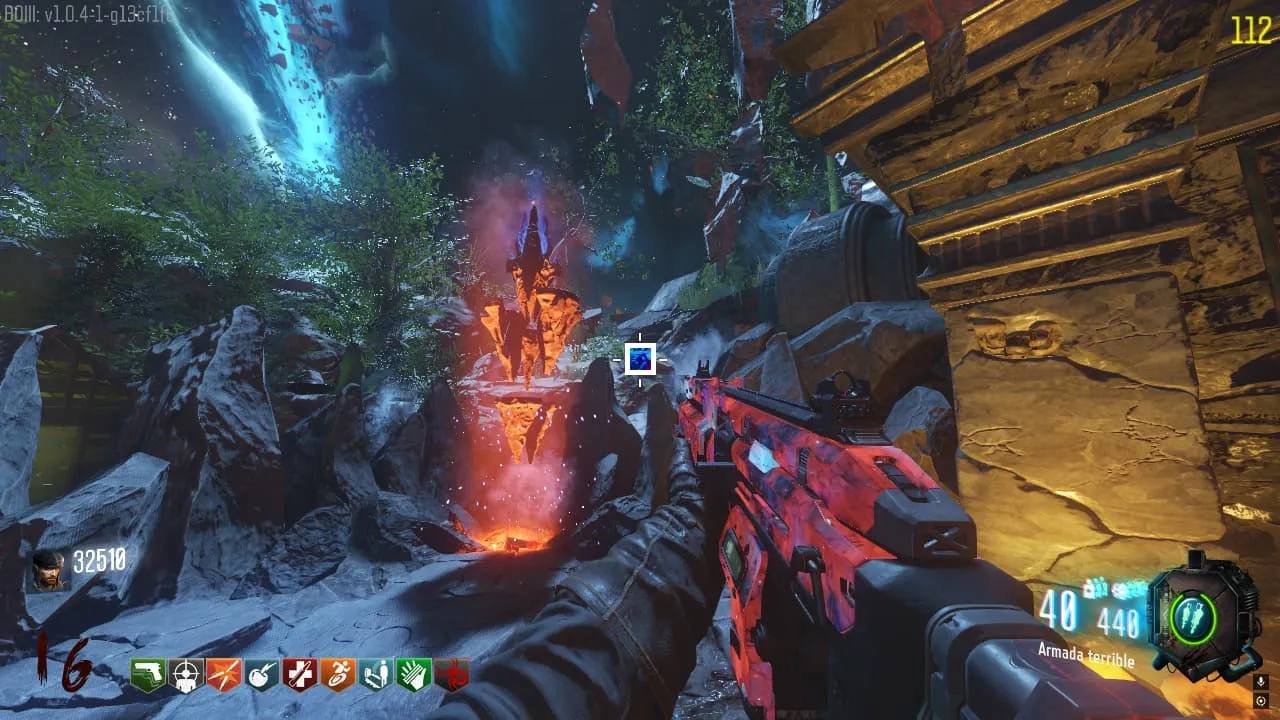Click the crosshair-over-figure perk icon
1280x720 pixels.
(x=186, y=675)
